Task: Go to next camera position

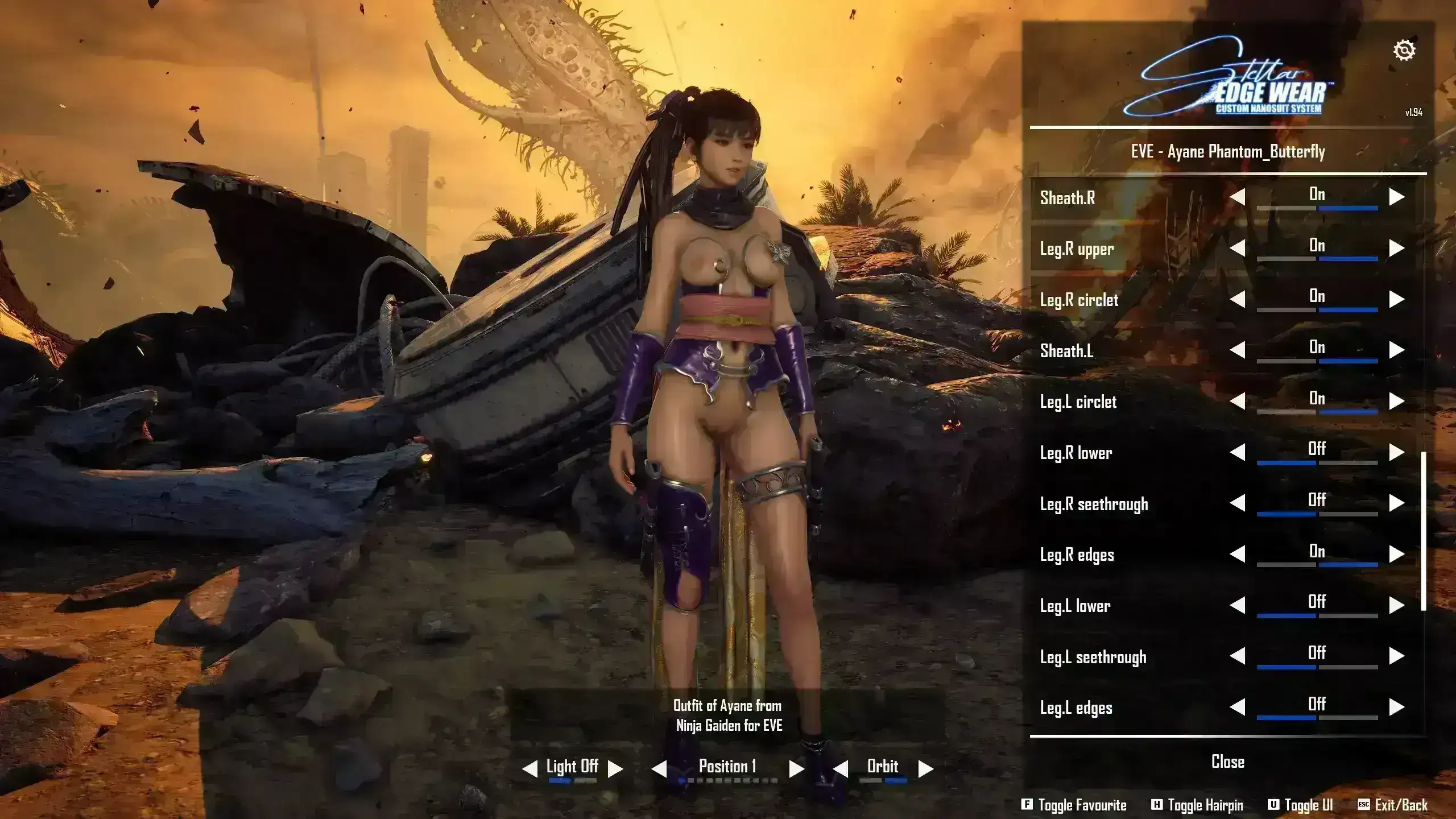Action: 796,769
